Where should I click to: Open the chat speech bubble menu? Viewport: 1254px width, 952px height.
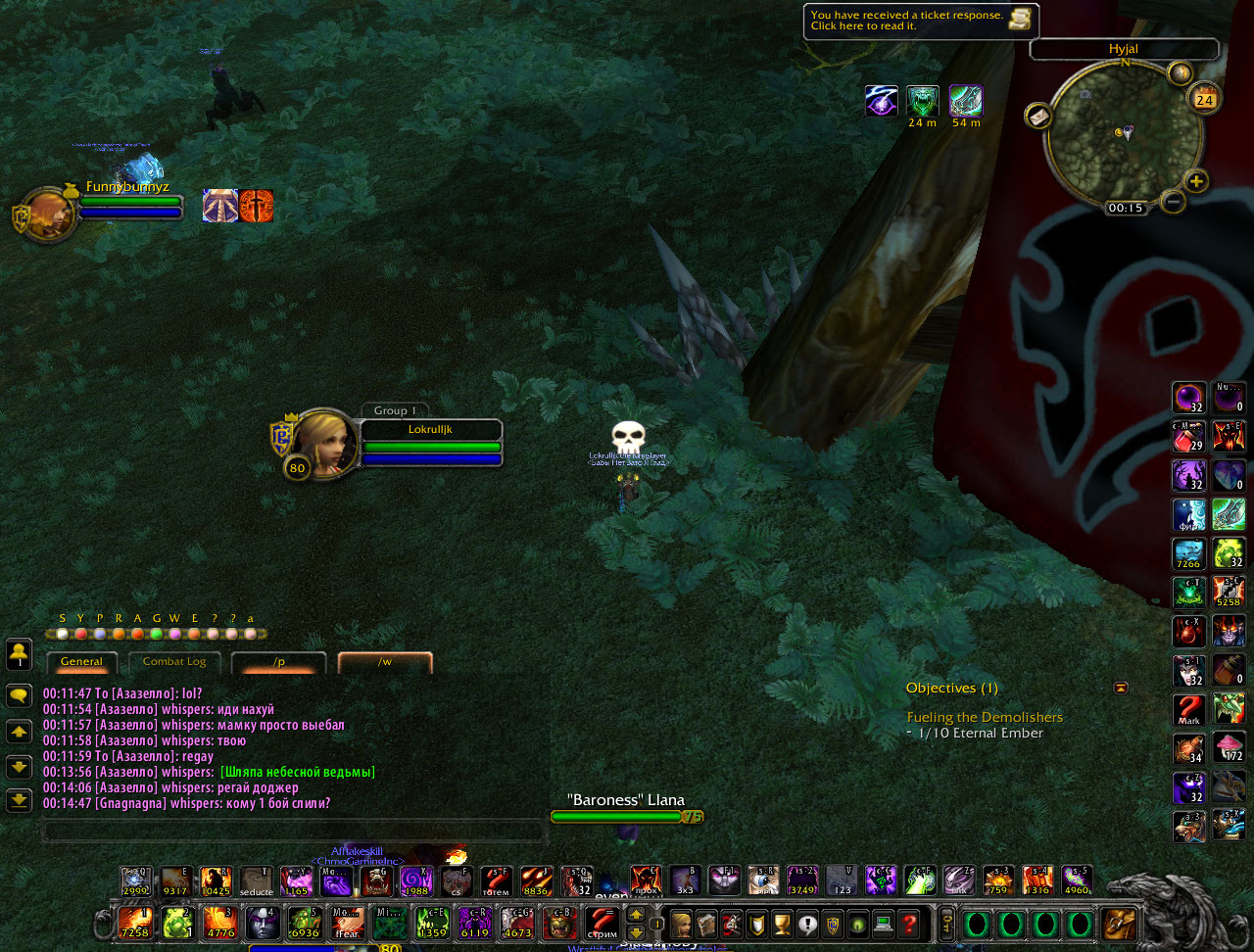tap(19, 696)
